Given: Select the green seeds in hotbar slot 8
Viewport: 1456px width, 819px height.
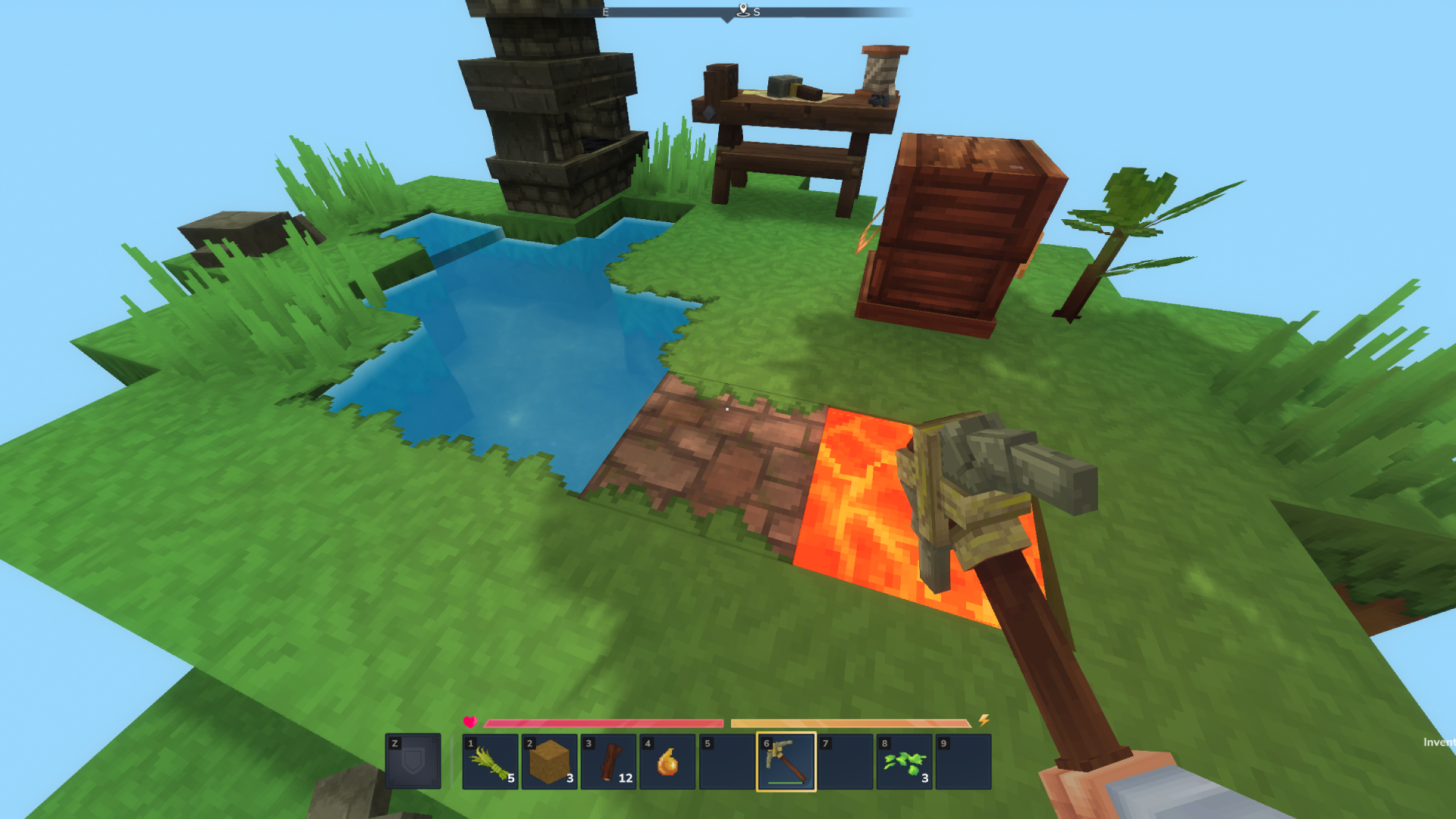Looking at the screenshot, I should pyautogui.click(x=902, y=762).
